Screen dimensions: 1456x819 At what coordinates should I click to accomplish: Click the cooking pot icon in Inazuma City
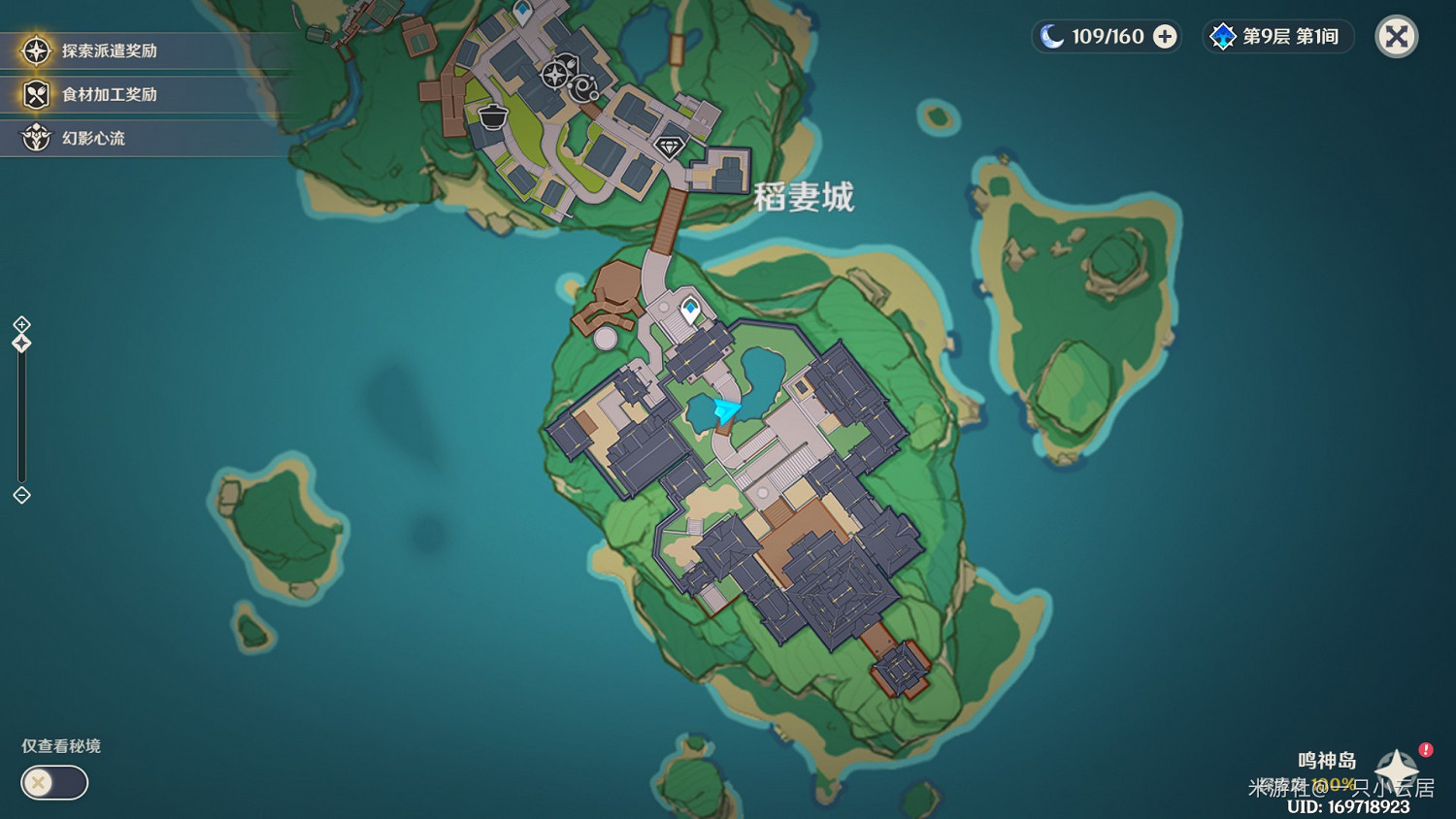point(492,118)
